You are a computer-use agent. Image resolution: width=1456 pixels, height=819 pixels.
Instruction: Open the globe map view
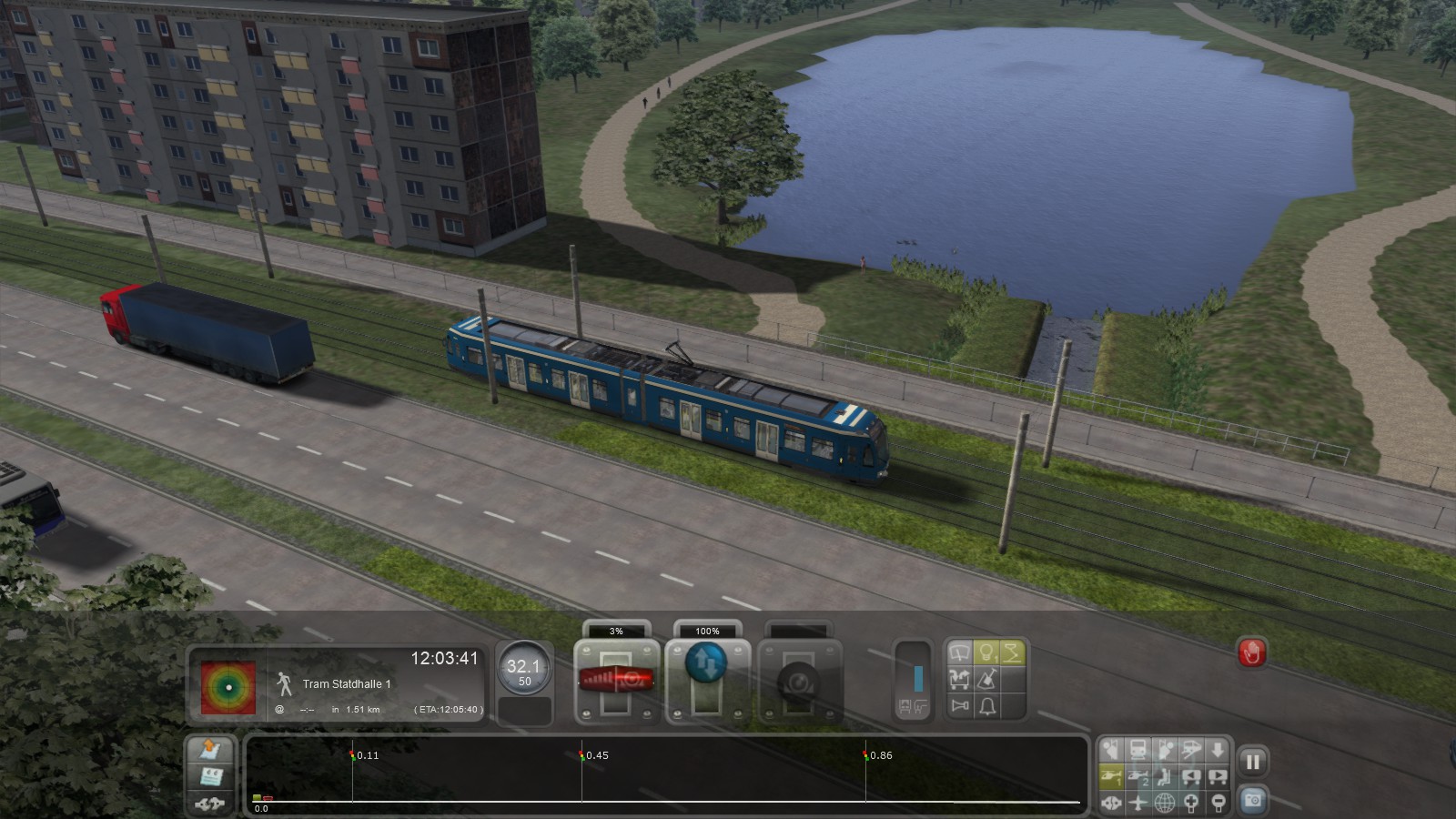(x=1165, y=803)
